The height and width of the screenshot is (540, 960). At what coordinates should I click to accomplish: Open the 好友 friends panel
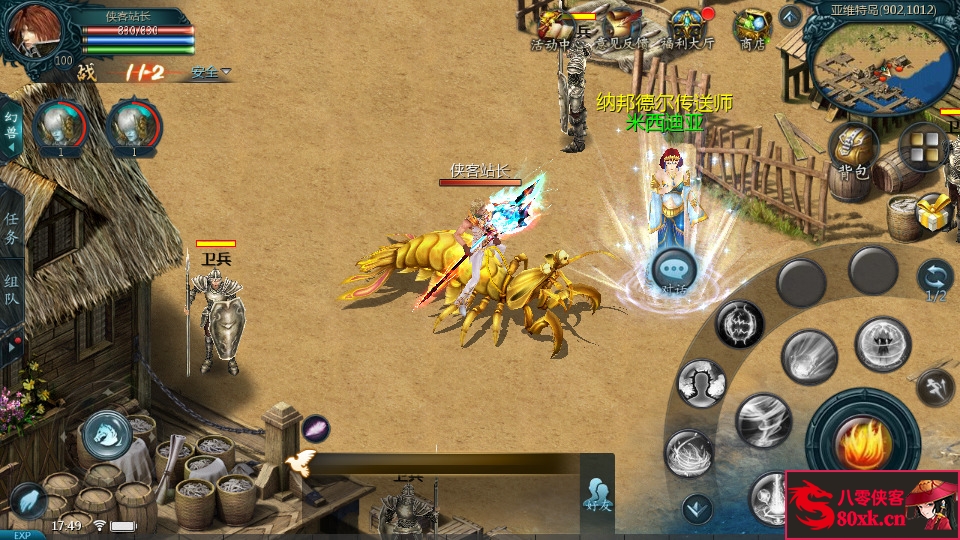[x=597, y=494]
